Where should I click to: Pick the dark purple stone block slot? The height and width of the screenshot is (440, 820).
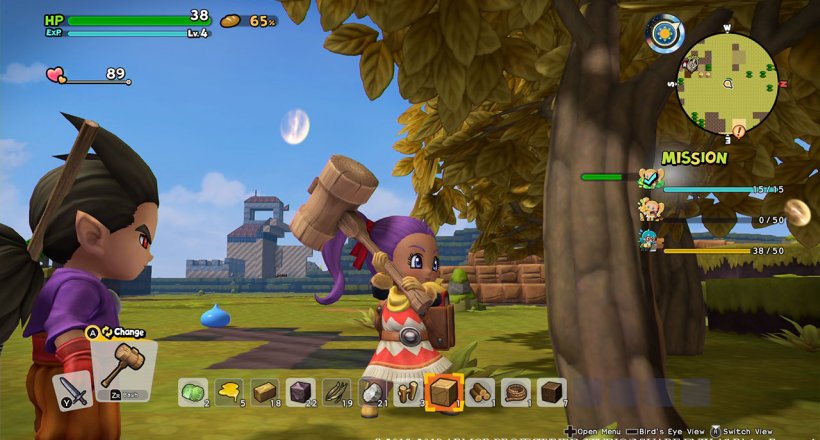(x=300, y=392)
